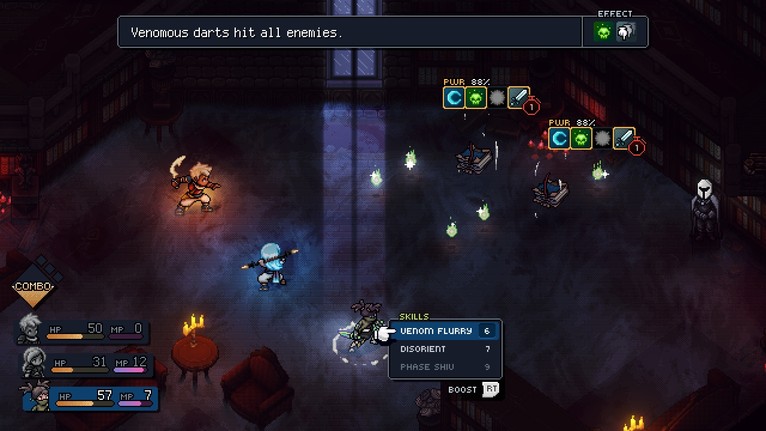Image resolution: width=766 pixels, height=431 pixels.
Task: Open the Combo diamond badge
Action: (x=33, y=287)
